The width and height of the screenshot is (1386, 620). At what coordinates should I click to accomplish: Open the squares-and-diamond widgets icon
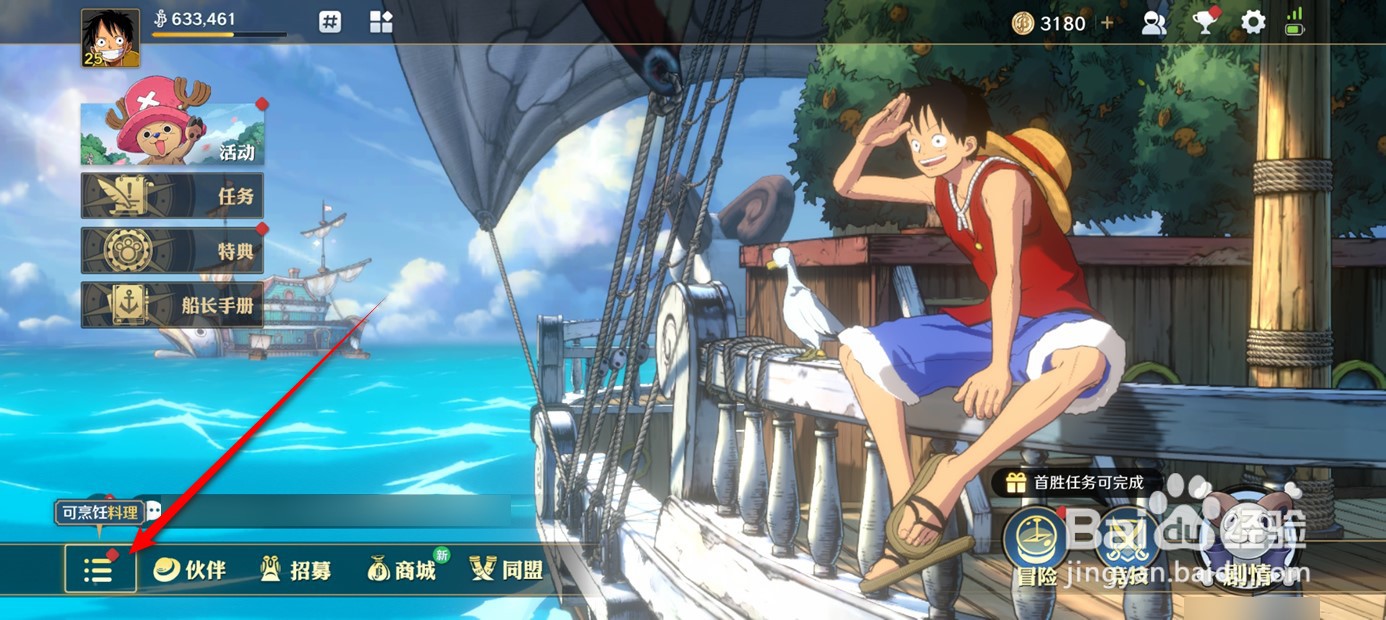pyautogui.click(x=381, y=22)
